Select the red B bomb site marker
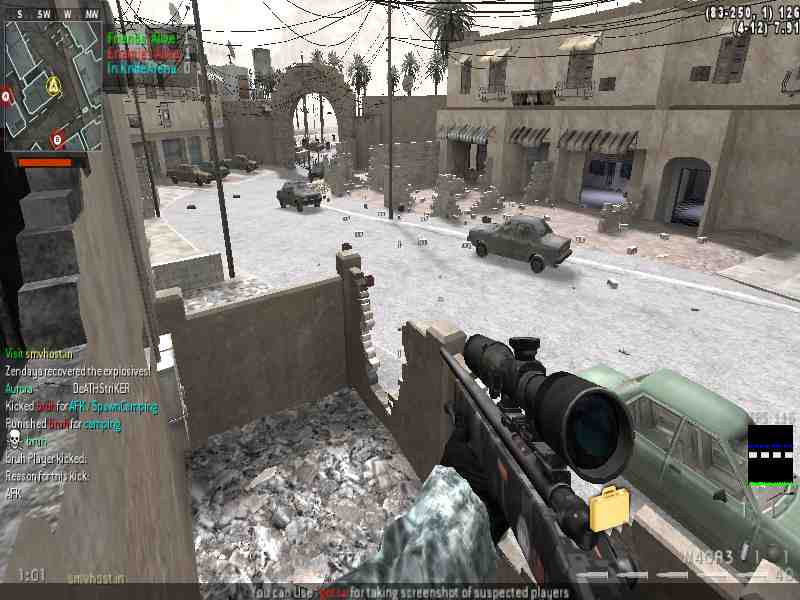Screen dimensions: 800x600 tap(57, 139)
